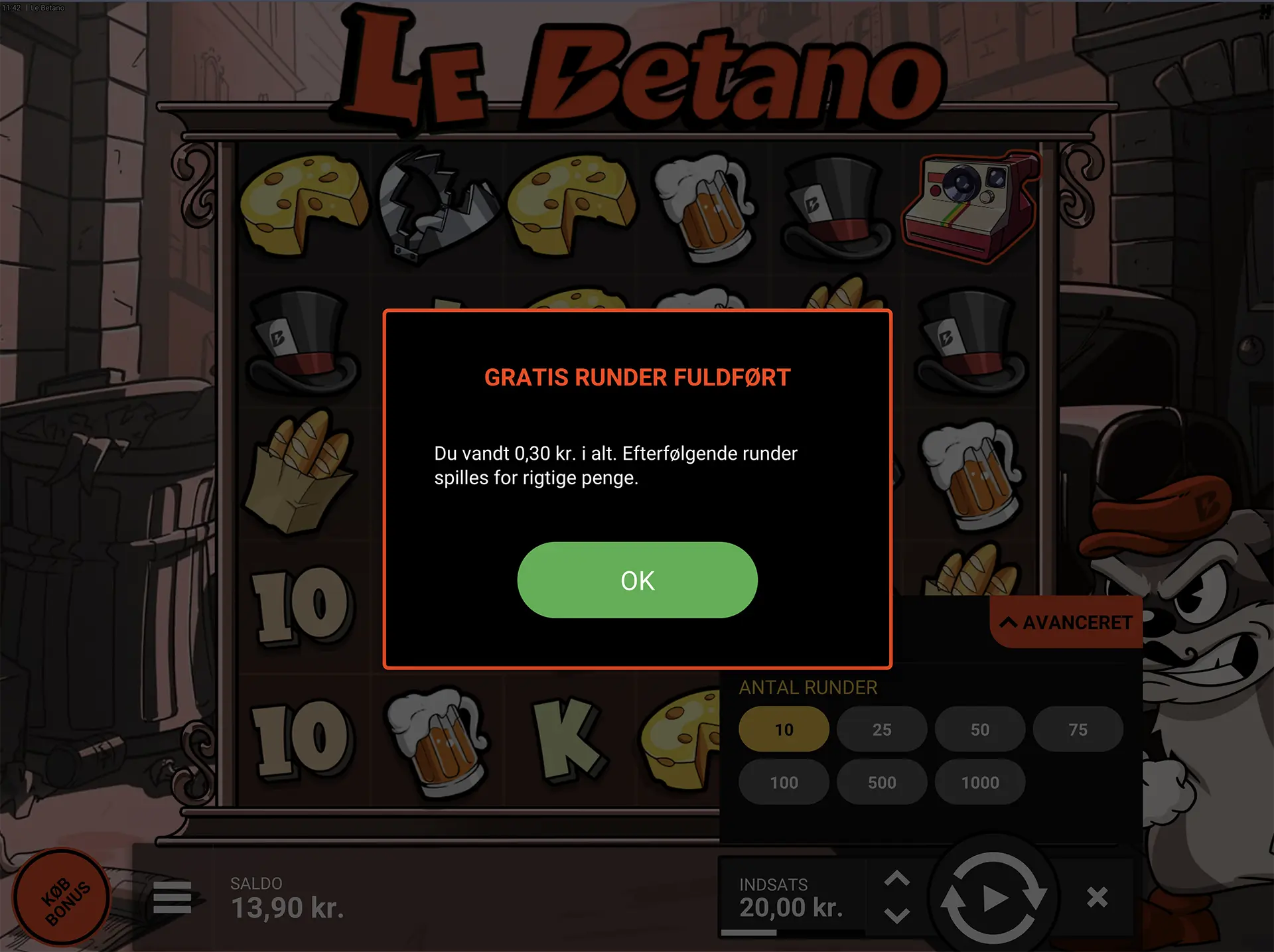The width and height of the screenshot is (1274, 952).
Task: Select the 50 rounds option
Action: click(x=979, y=728)
